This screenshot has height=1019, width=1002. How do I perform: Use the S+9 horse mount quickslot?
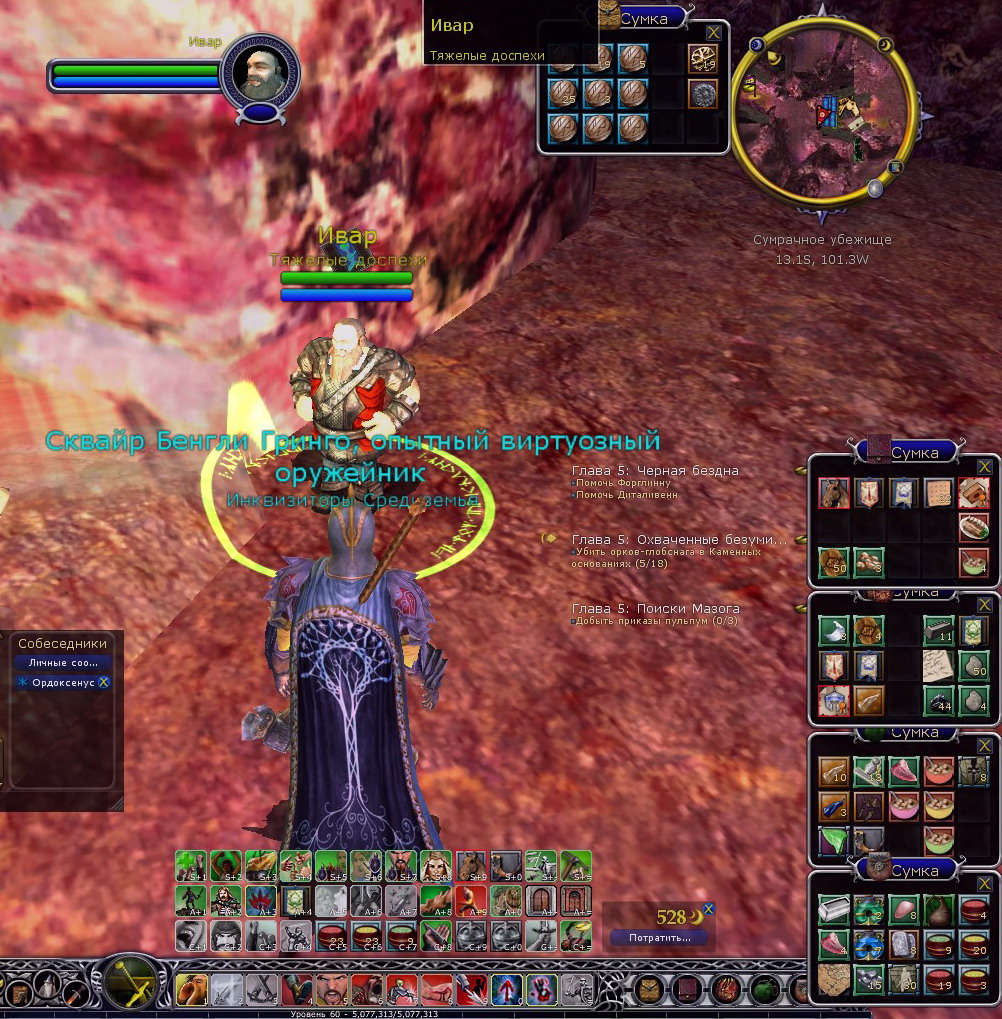pyautogui.click(x=470, y=866)
